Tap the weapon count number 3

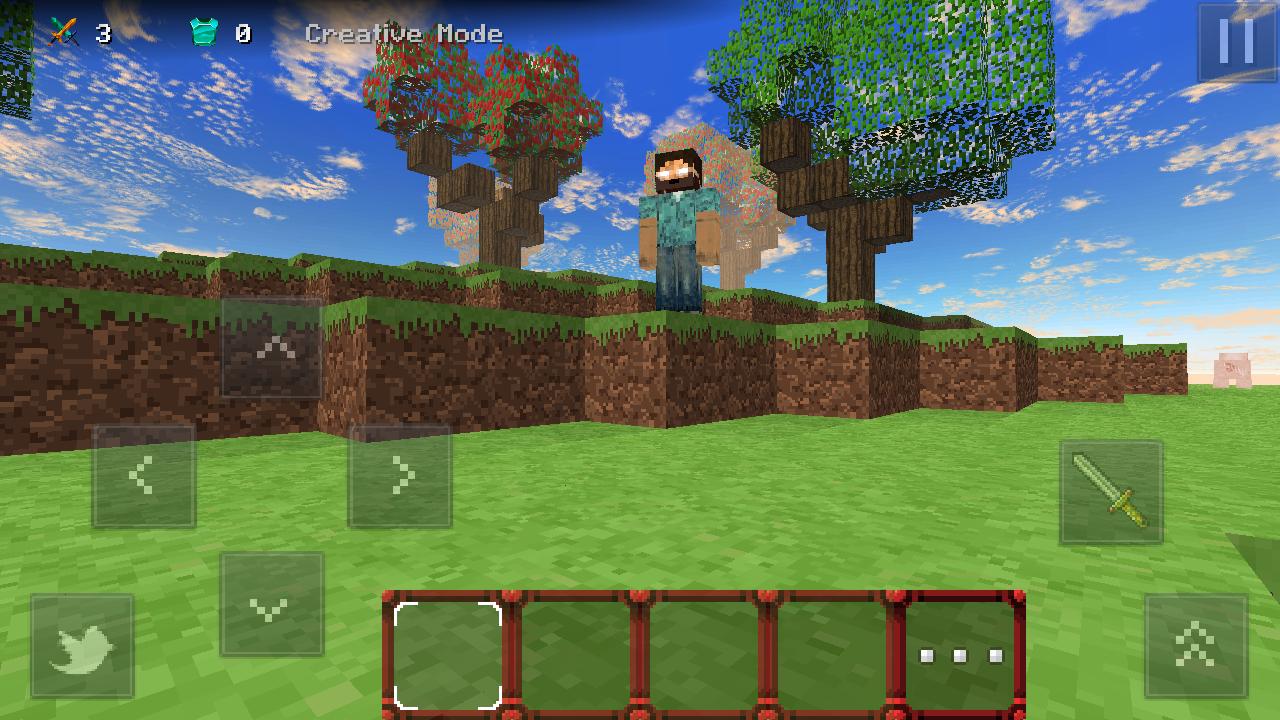tap(103, 31)
